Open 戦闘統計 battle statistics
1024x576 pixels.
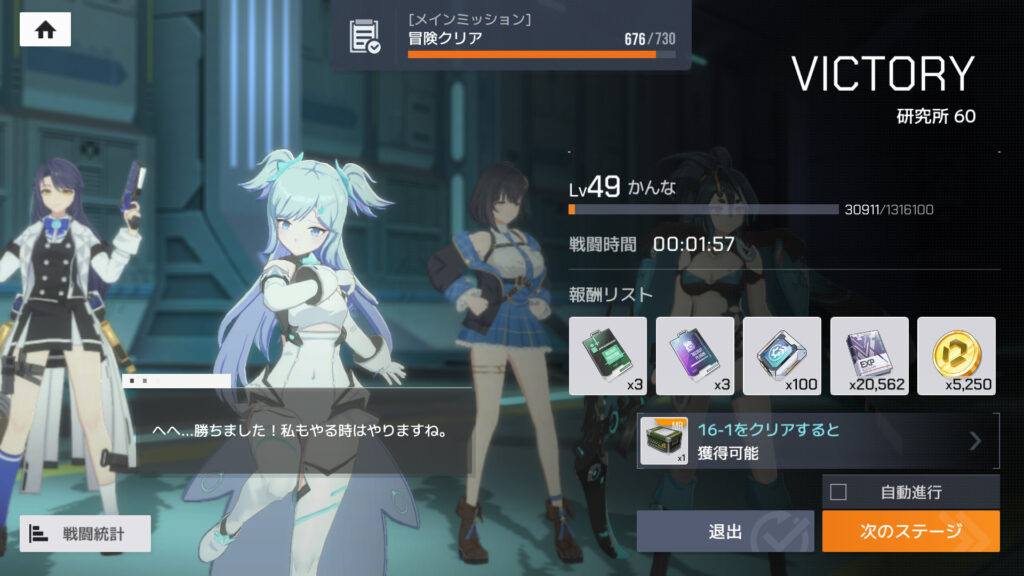pos(85,533)
